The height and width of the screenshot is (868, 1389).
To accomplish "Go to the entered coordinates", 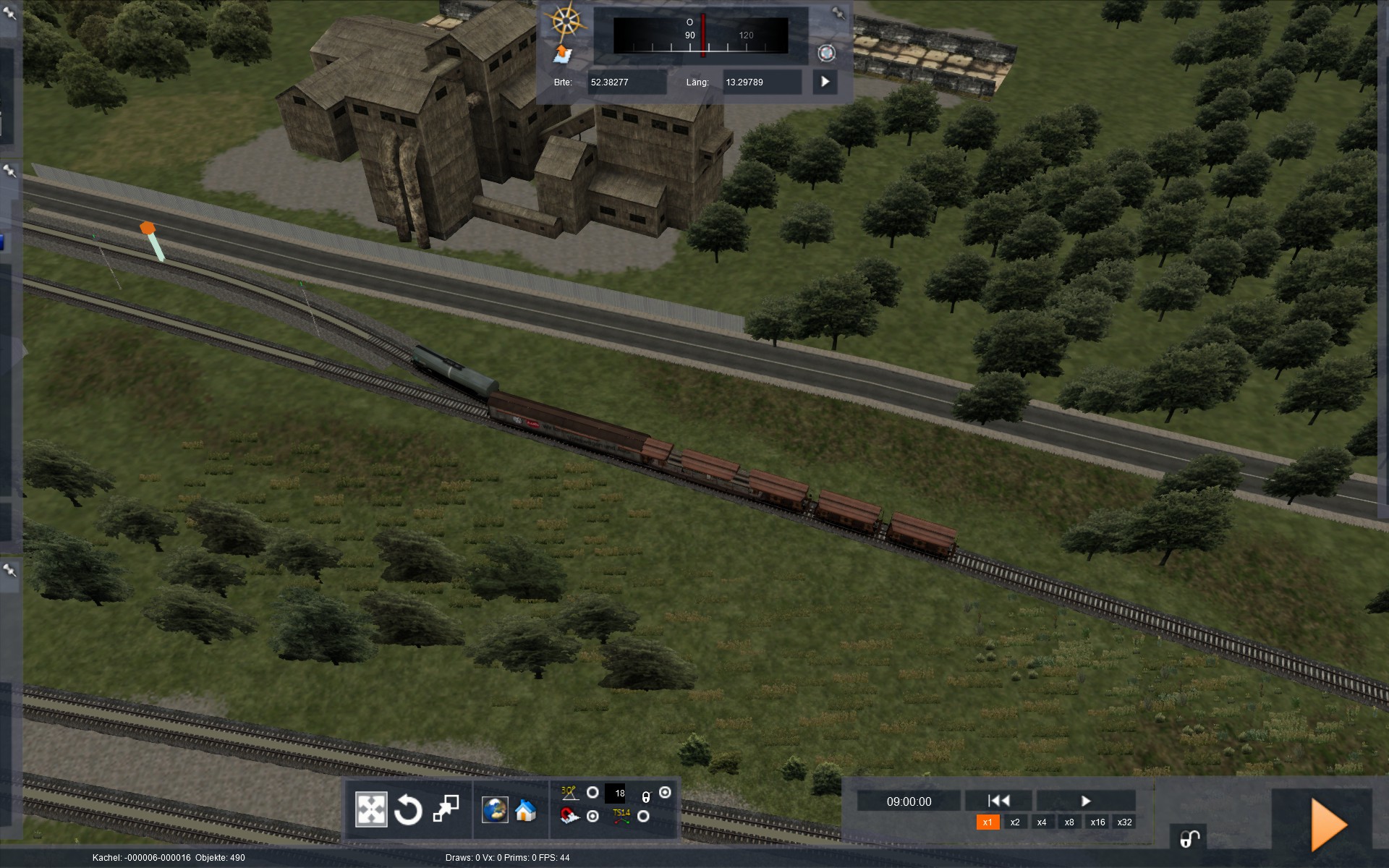I will click(x=825, y=82).
